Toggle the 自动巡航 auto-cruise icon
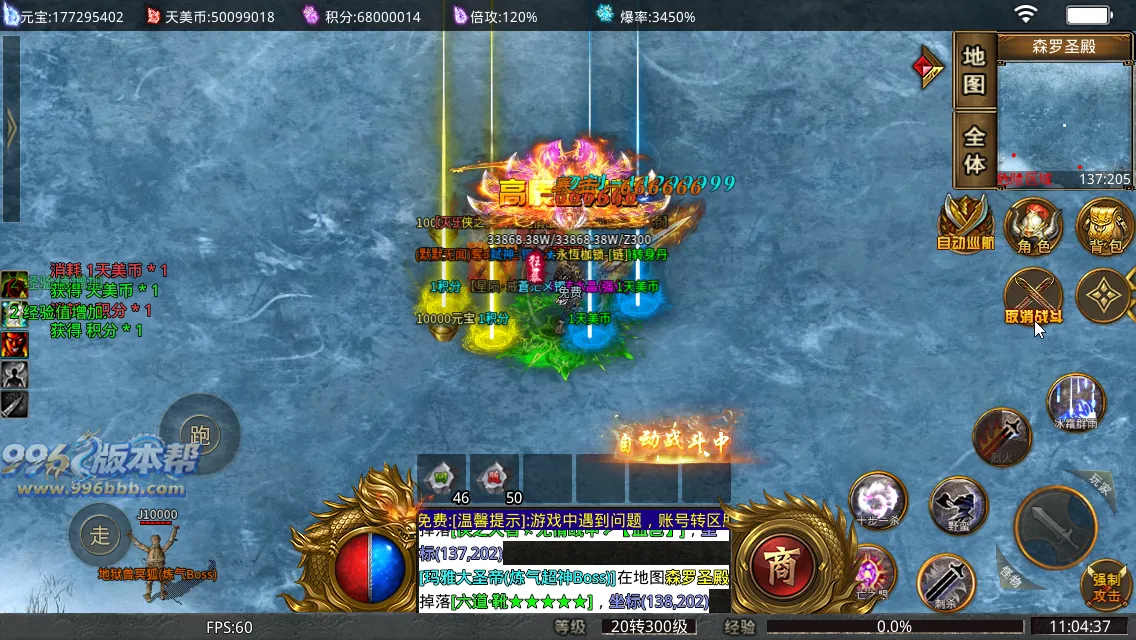The image size is (1136, 640). [965, 222]
